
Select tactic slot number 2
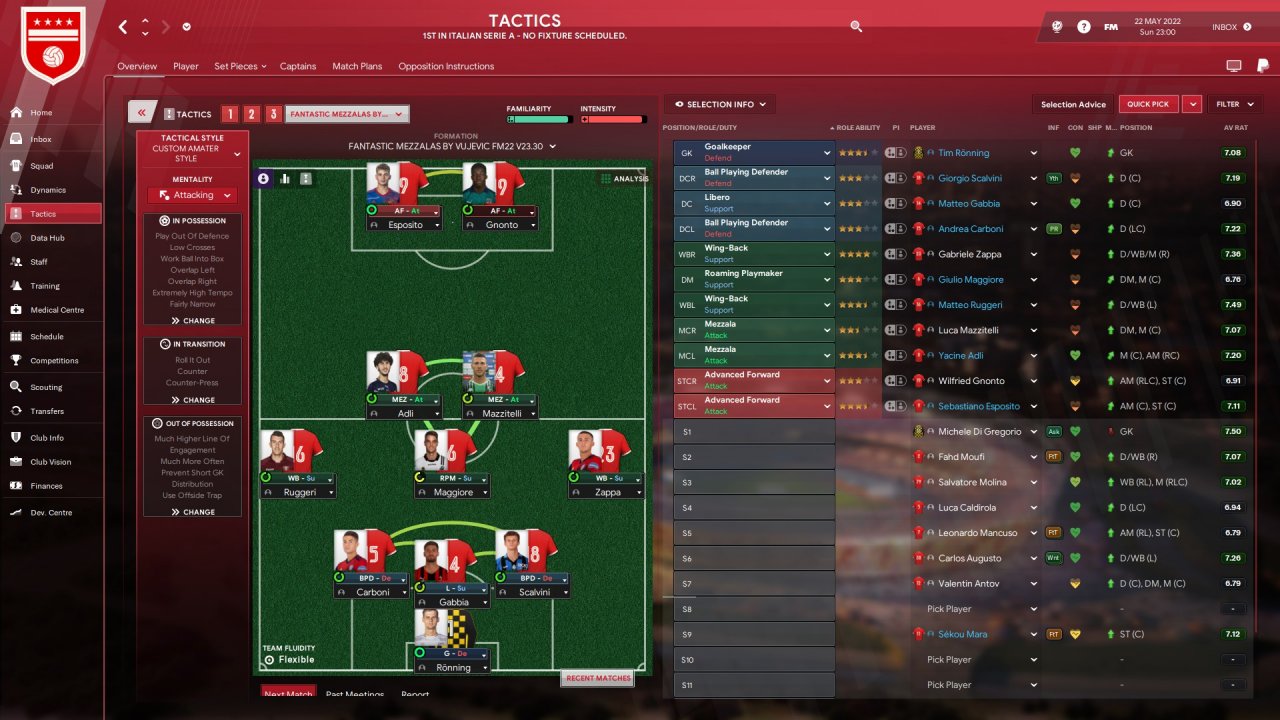coord(252,114)
